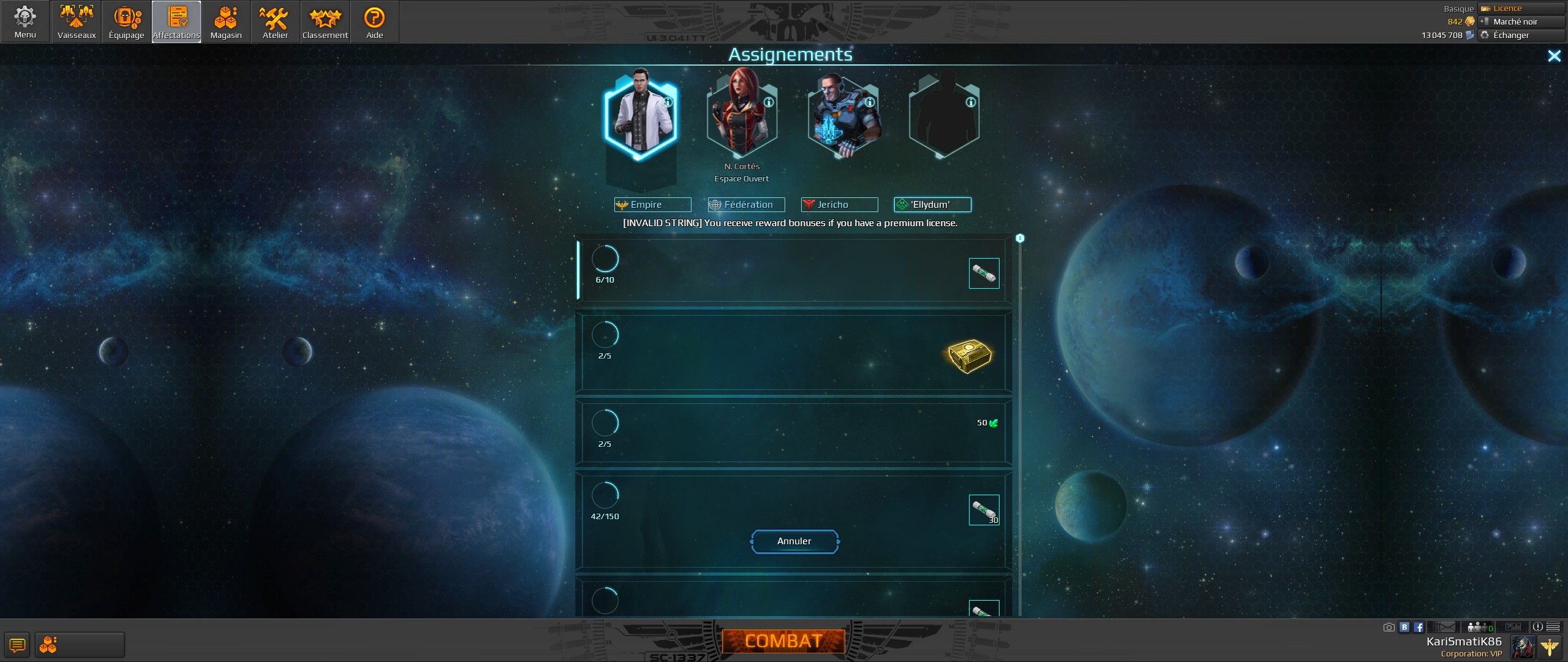This screenshot has width=1568, height=662.
Task: Enable the Jericho faction filter
Action: [839, 205]
